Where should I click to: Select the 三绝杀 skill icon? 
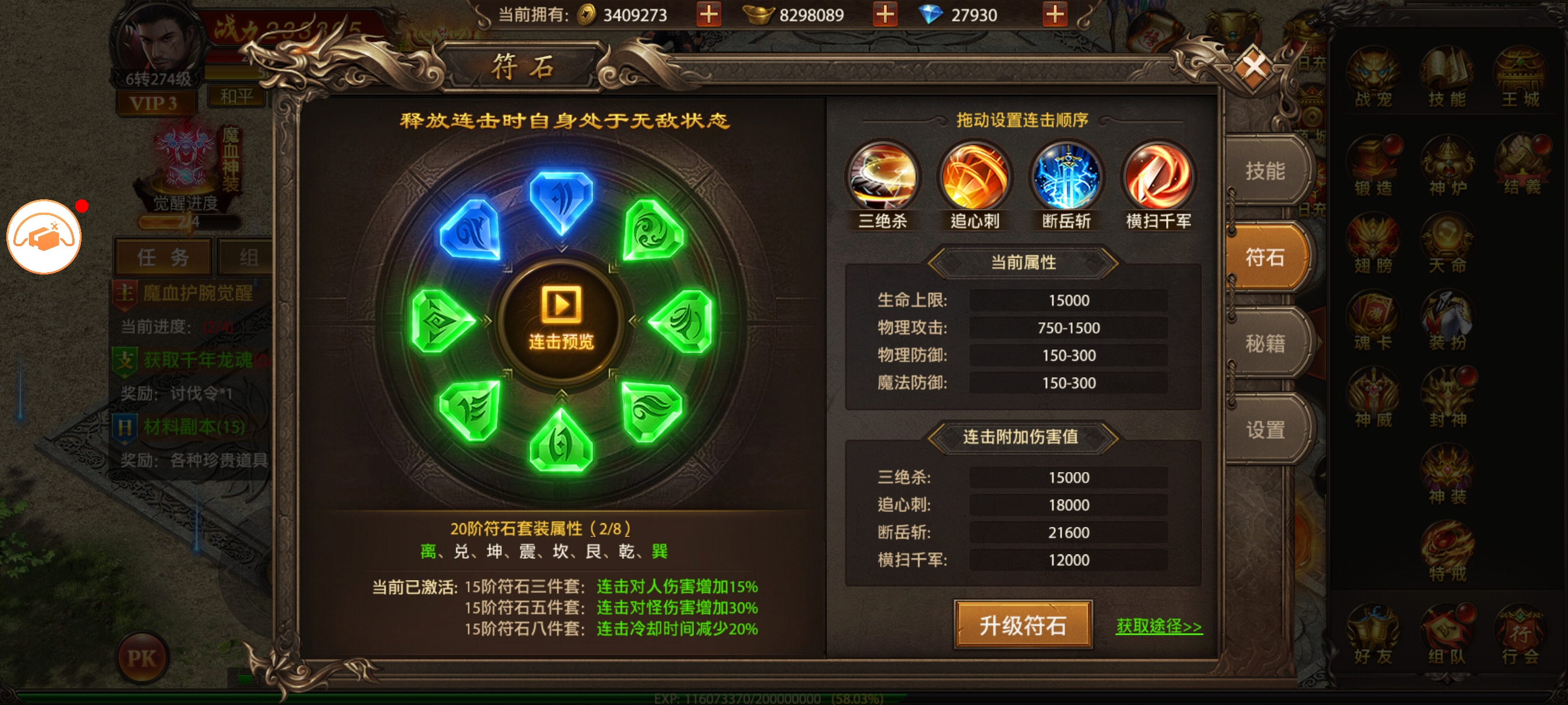883,177
